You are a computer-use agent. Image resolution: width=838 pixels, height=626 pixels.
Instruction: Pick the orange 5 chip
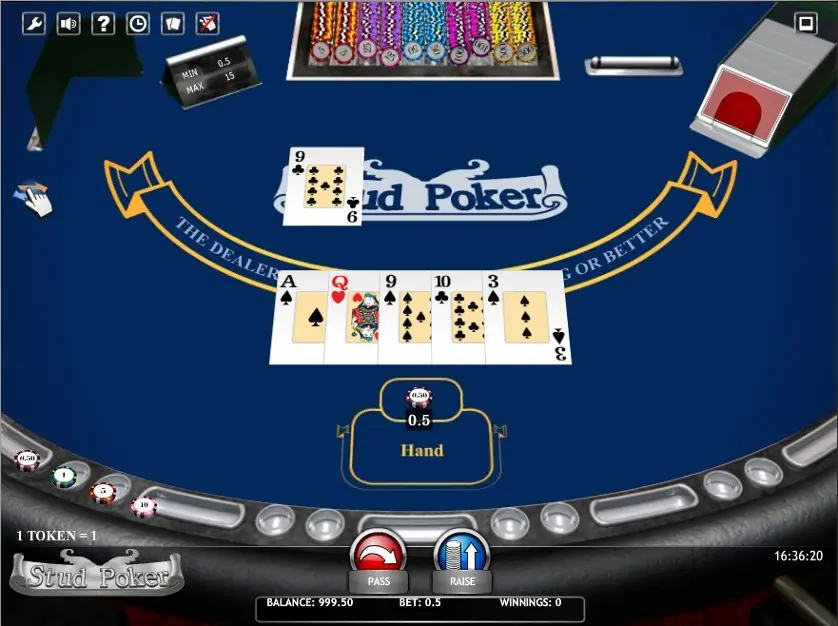[x=102, y=491]
